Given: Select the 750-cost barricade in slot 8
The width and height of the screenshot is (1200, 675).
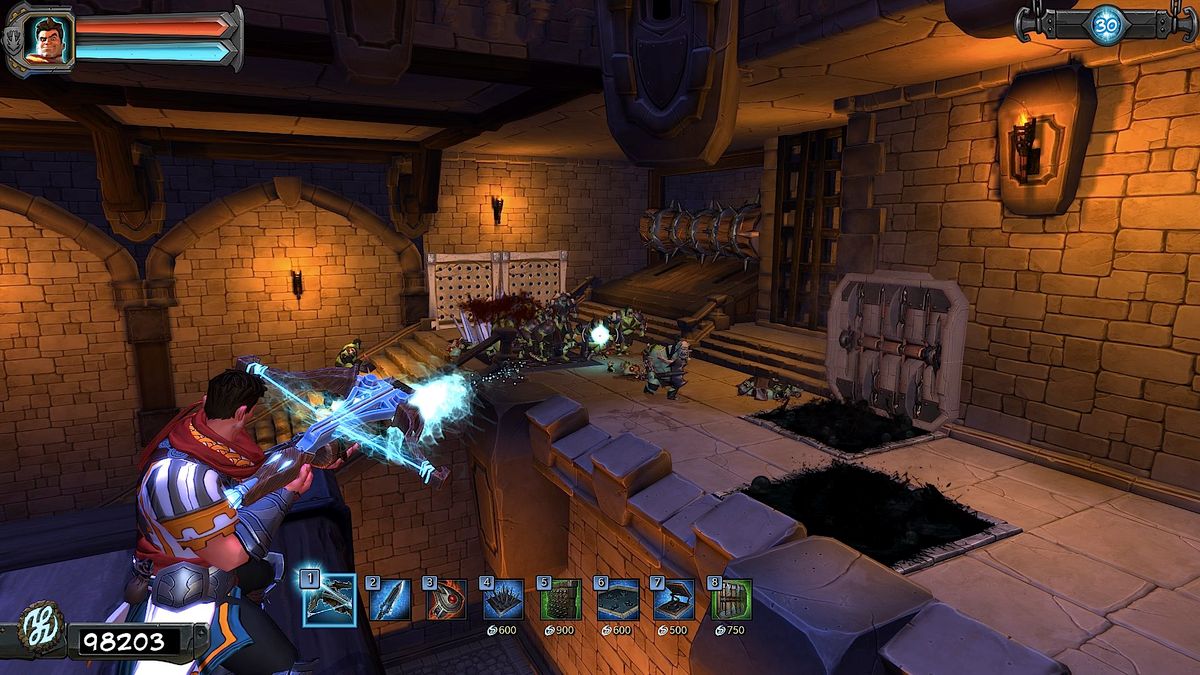Looking at the screenshot, I should pyautogui.click(x=731, y=600).
